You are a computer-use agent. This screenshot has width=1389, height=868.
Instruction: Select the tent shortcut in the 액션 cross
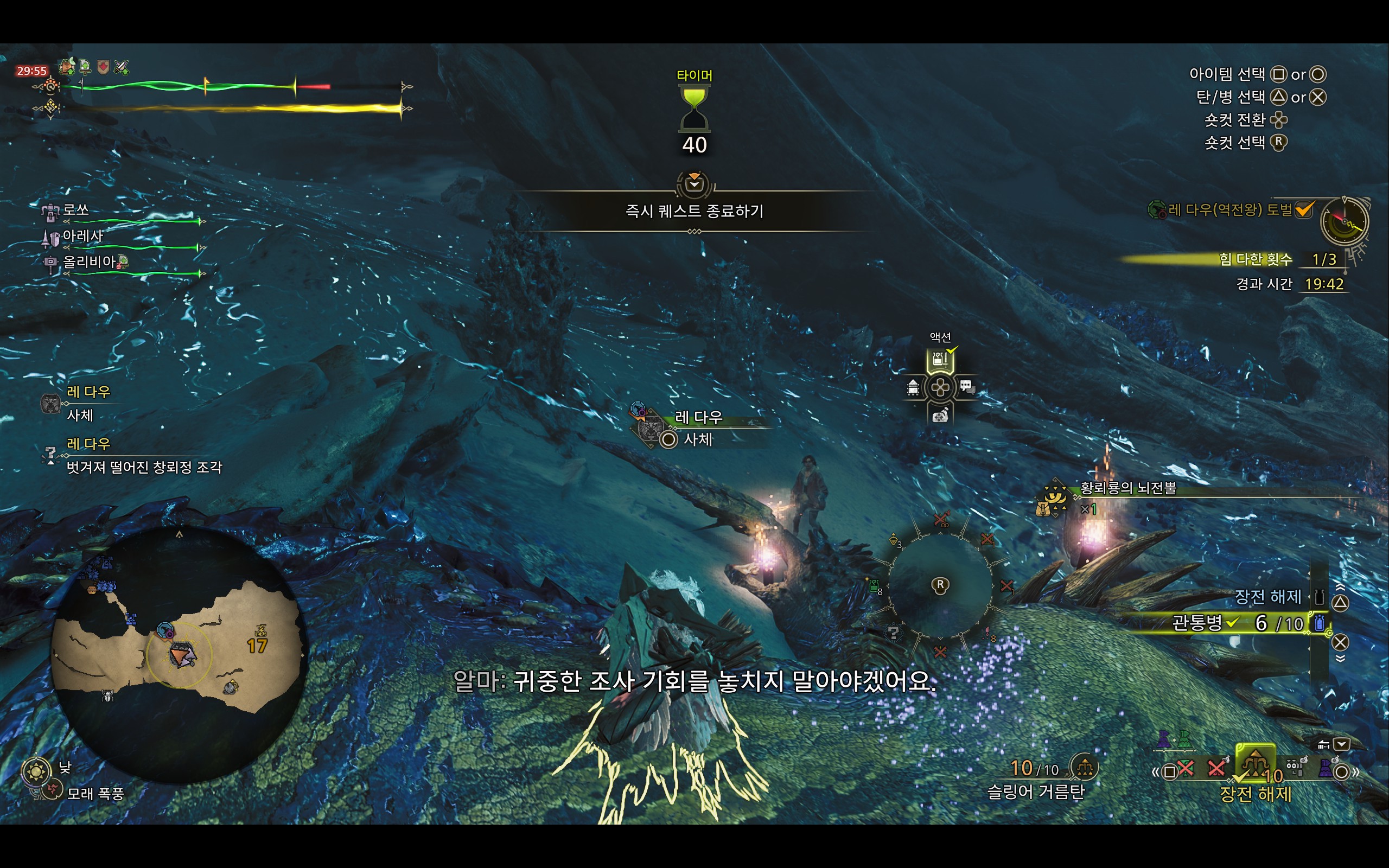(x=913, y=388)
